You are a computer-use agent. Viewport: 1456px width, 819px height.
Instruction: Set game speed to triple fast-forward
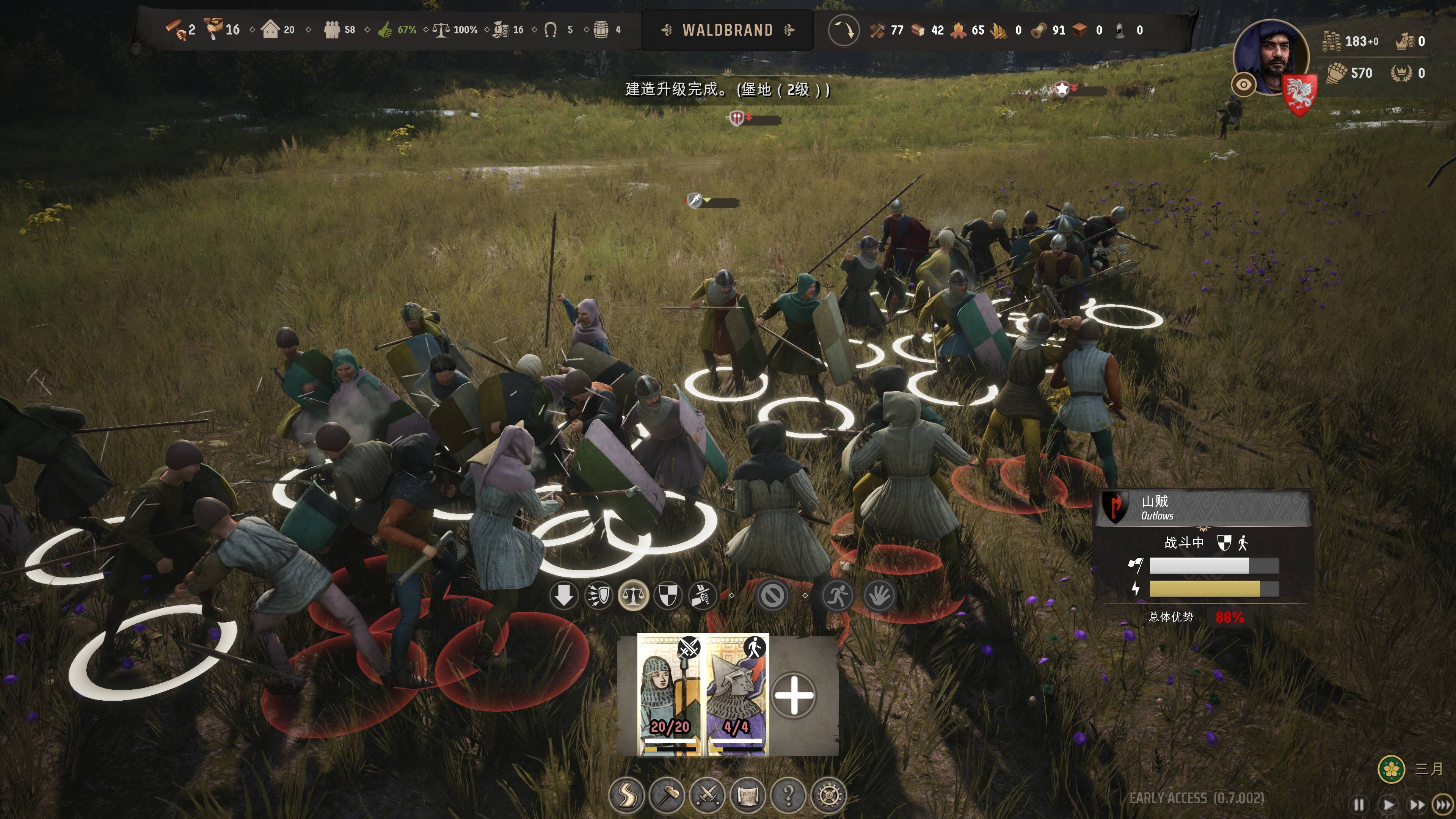click(1443, 804)
